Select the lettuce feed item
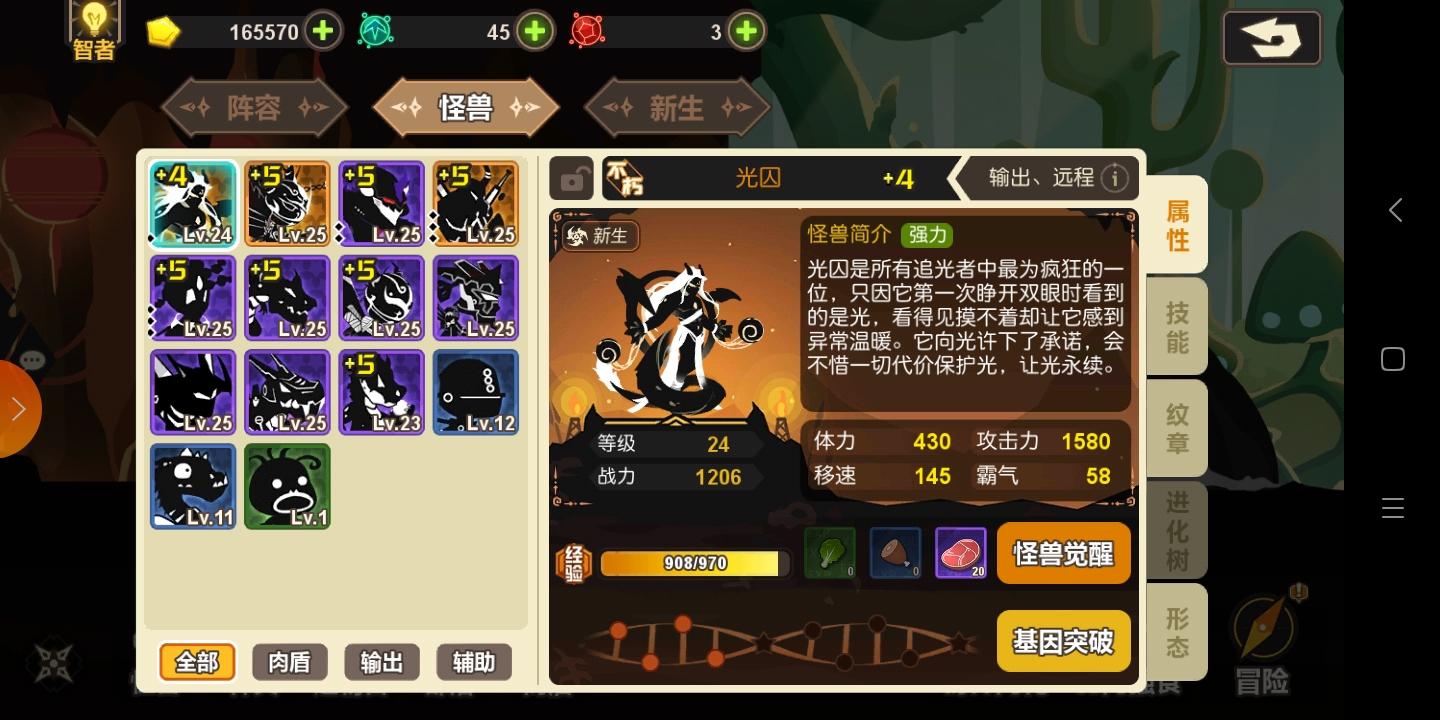Screen dimensions: 1440x720 829,553
